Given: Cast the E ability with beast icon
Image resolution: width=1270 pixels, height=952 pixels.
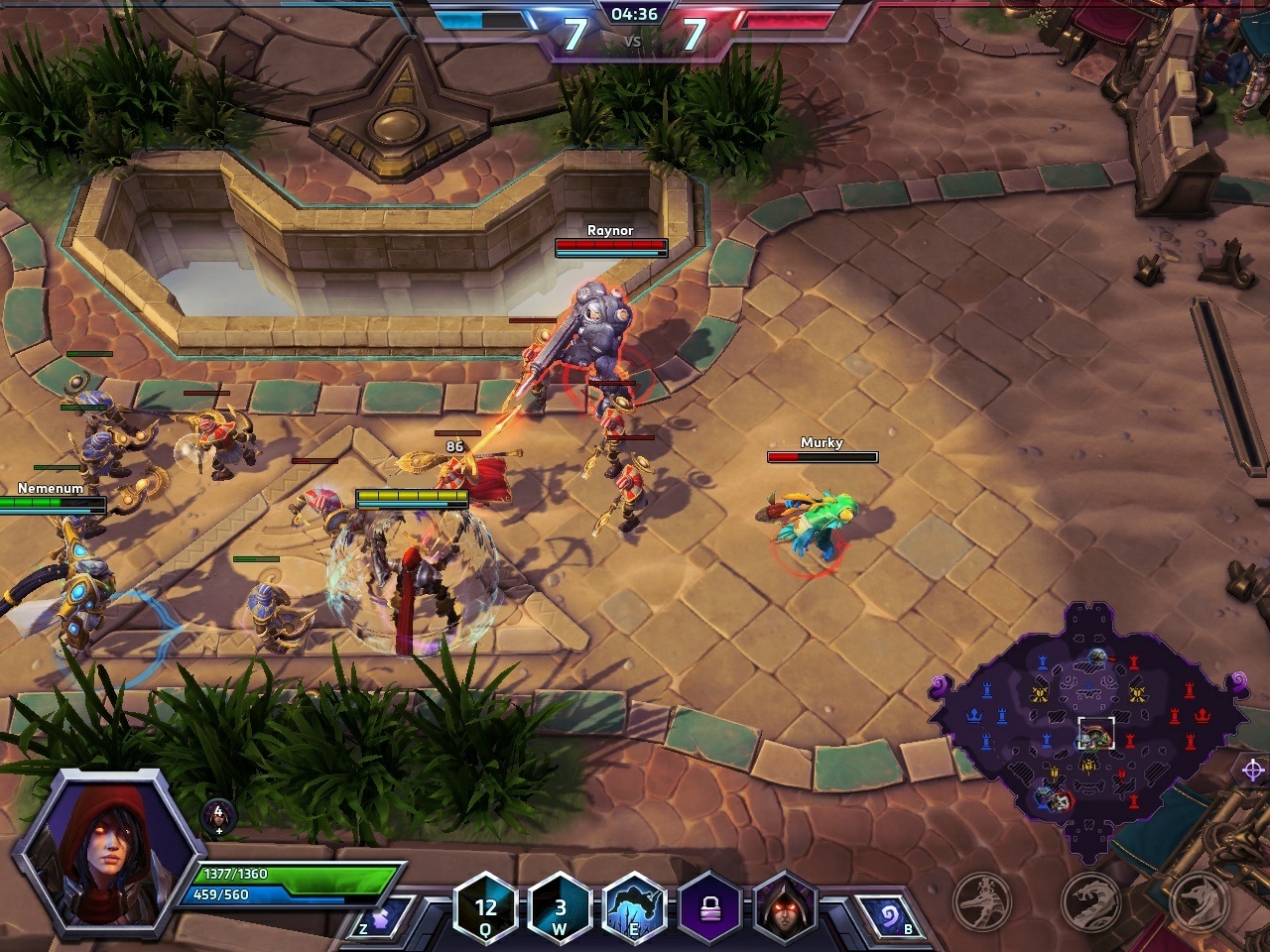Looking at the screenshot, I should click(634, 907).
